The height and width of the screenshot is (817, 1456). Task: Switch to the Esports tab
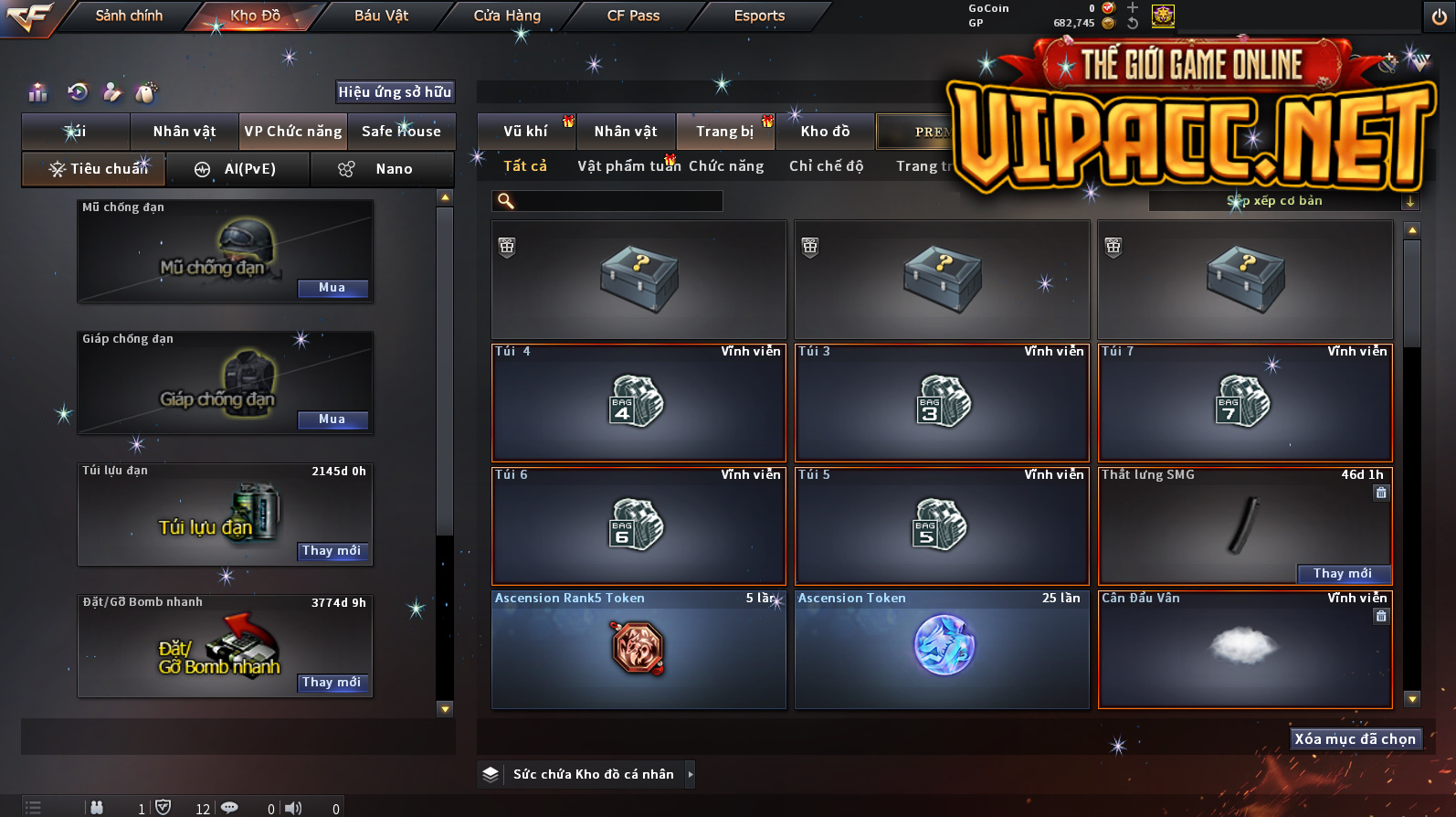tap(759, 16)
